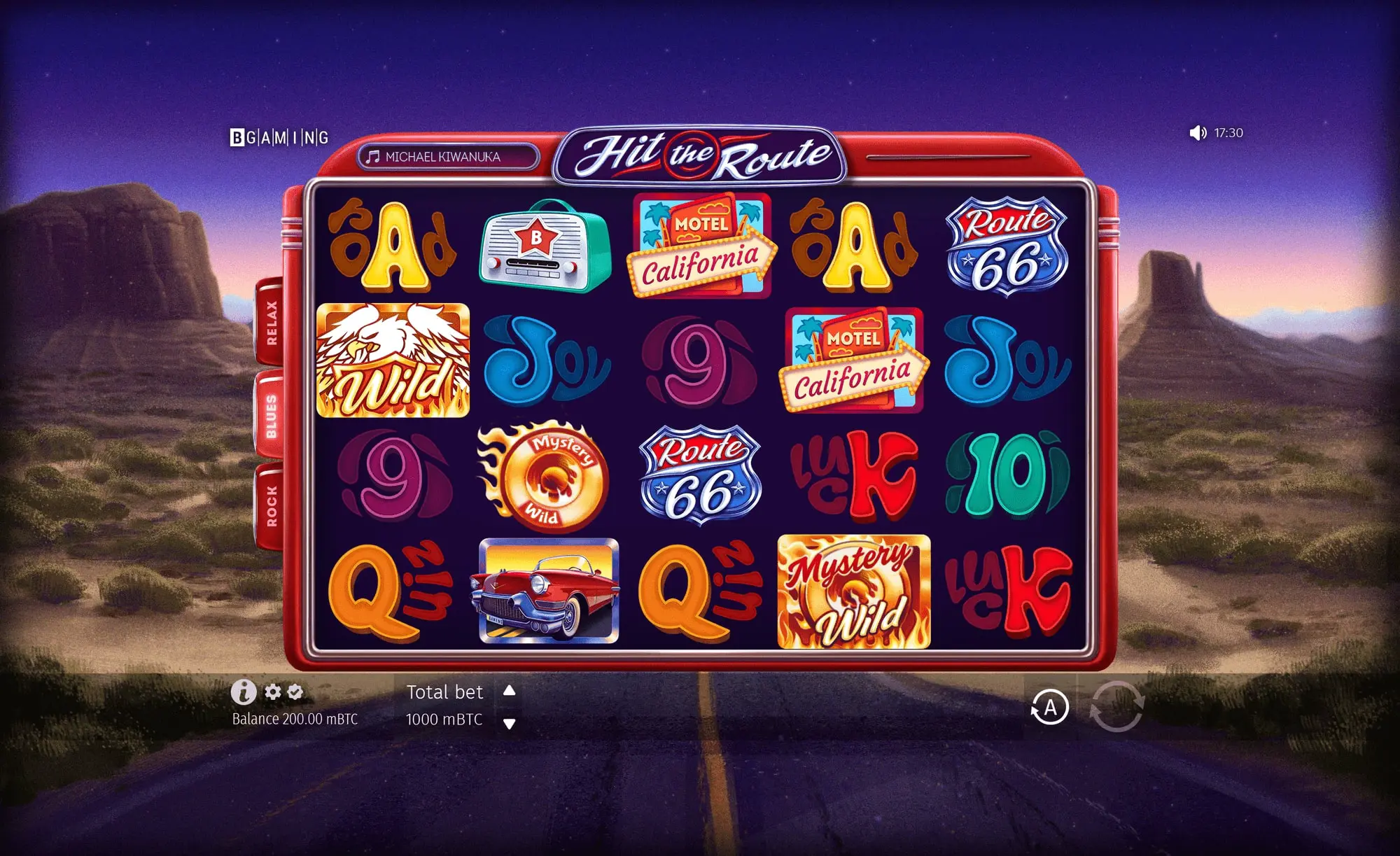Decrease total bet with down arrow
Viewport: 1400px width, 856px height.
[510, 724]
